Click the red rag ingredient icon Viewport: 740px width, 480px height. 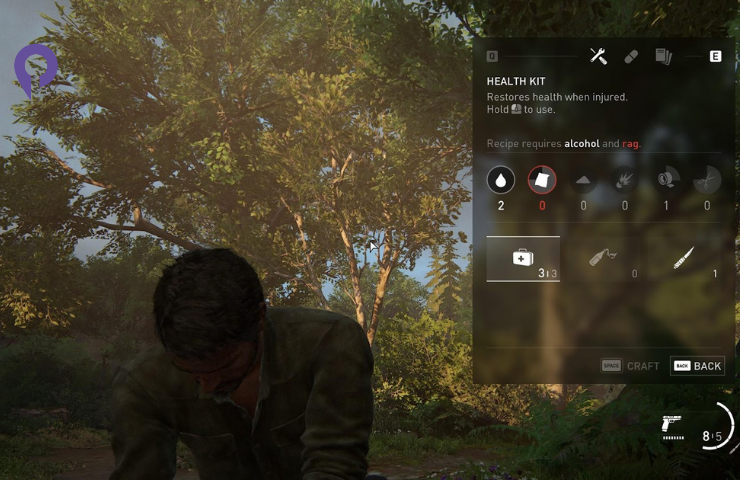(542, 180)
